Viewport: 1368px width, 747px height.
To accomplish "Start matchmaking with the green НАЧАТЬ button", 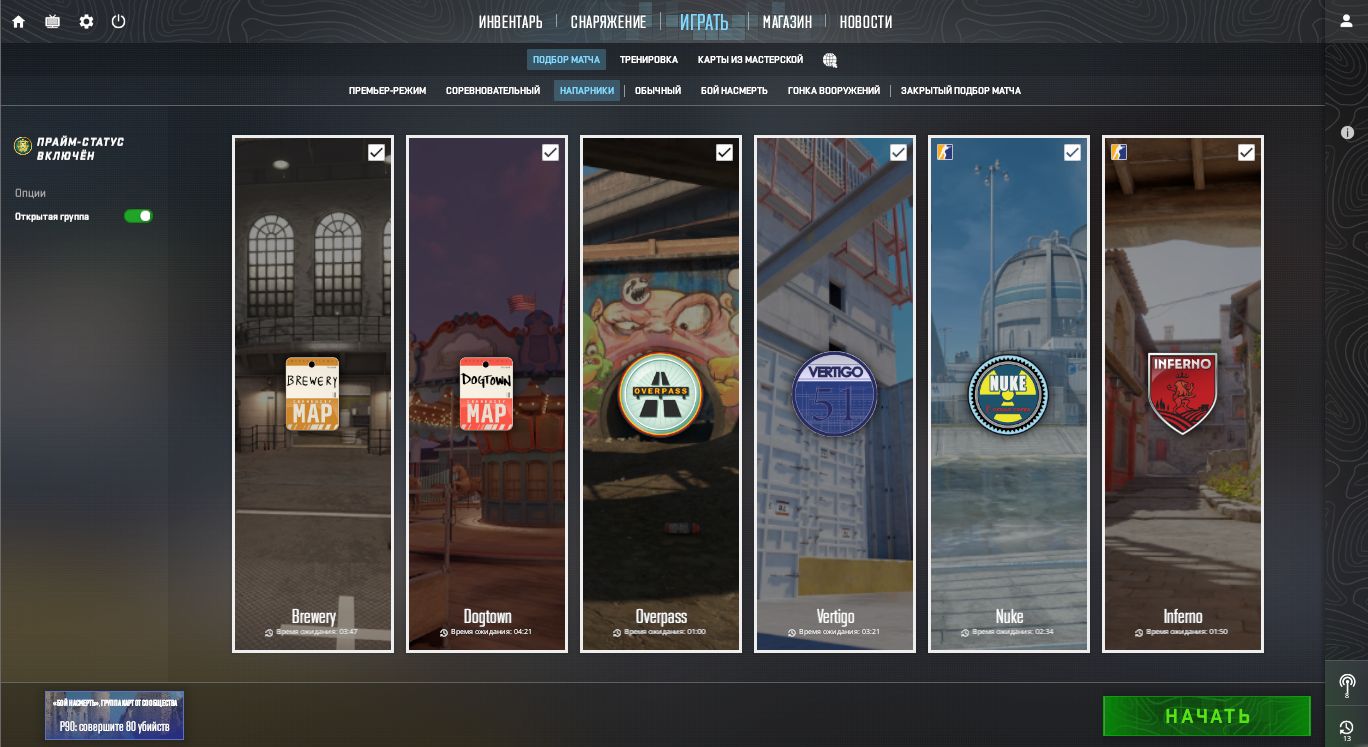I will pyautogui.click(x=1206, y=716).
